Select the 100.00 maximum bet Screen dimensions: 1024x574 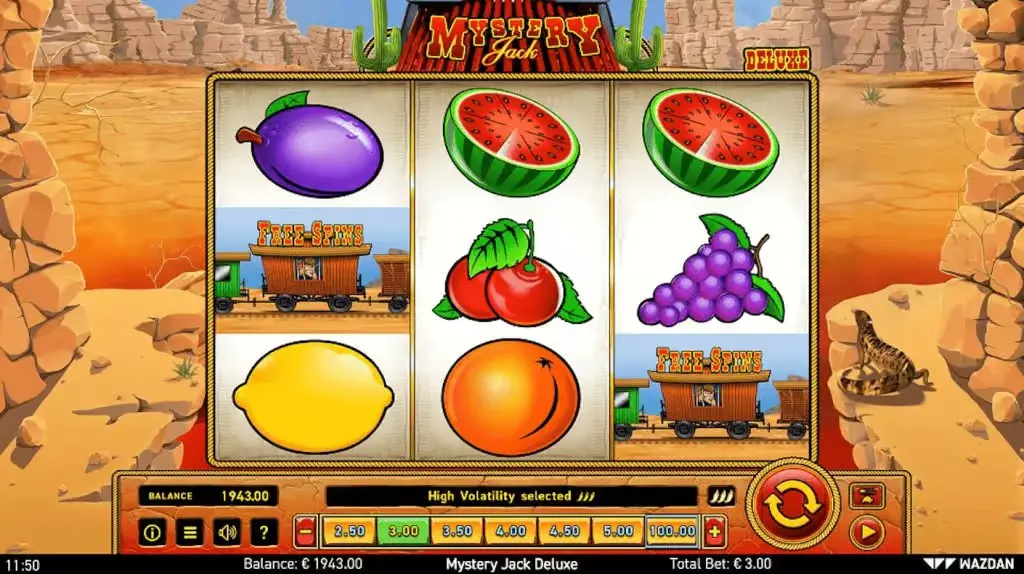pyautogui.click(x=672, y=531)
